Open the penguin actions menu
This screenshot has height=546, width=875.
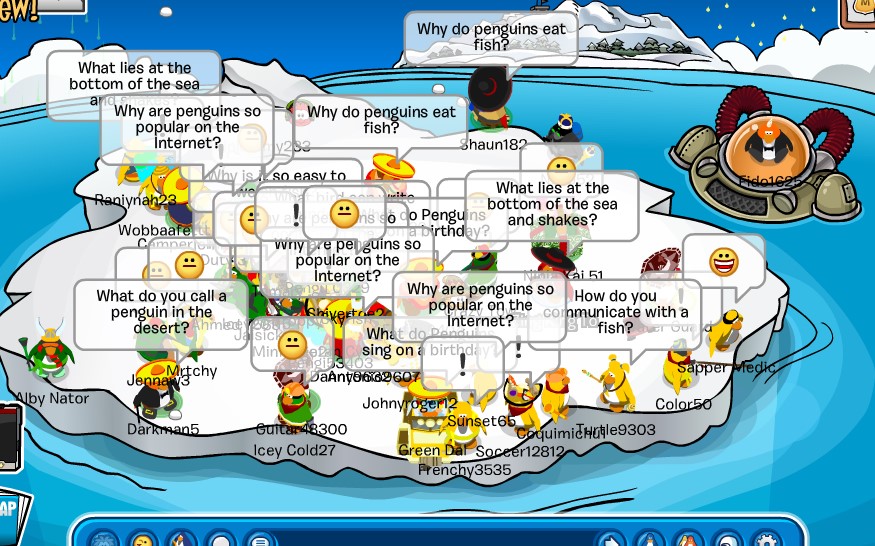pos(181,539)
